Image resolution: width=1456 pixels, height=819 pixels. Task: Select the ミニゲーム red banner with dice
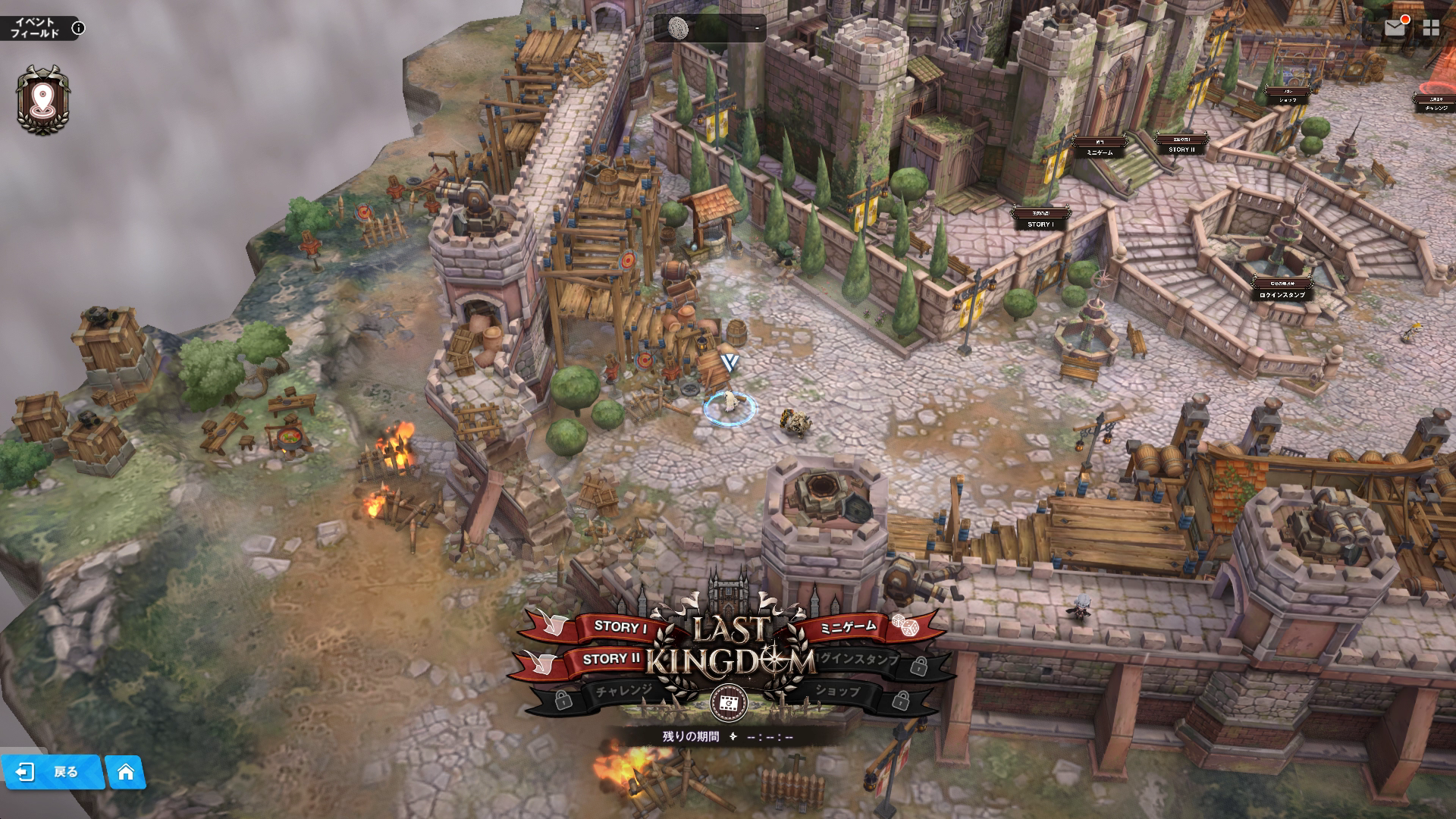849,626
